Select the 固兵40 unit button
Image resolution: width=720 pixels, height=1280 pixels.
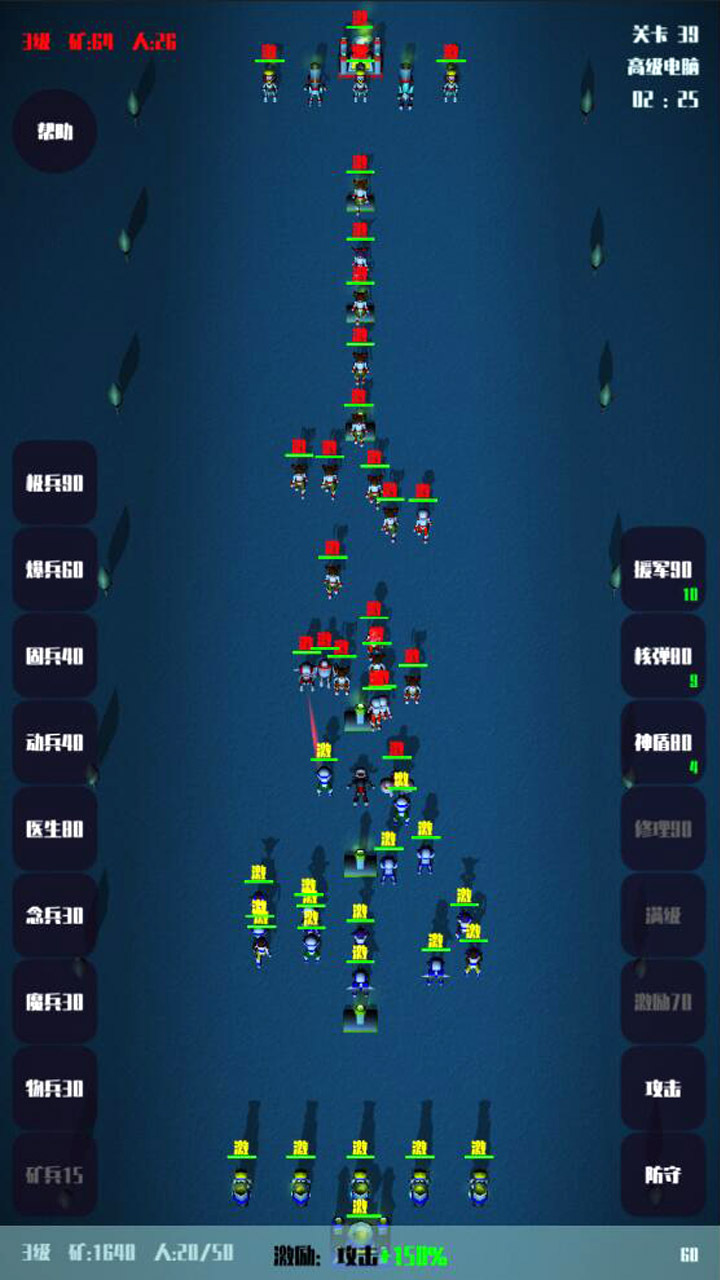click(55, 656)
